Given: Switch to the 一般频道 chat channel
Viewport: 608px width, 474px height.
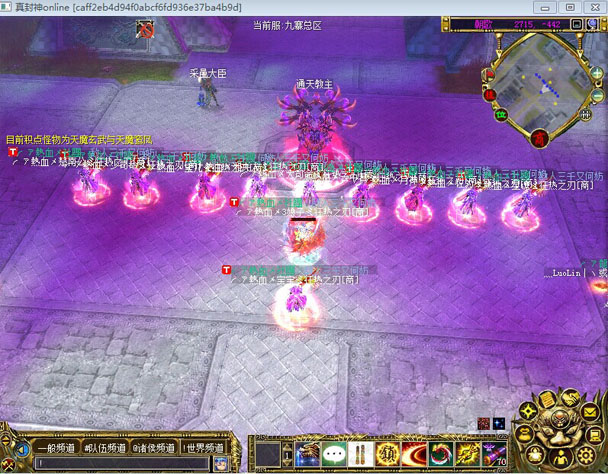Looking at the screenshot, I should (49, 449).
